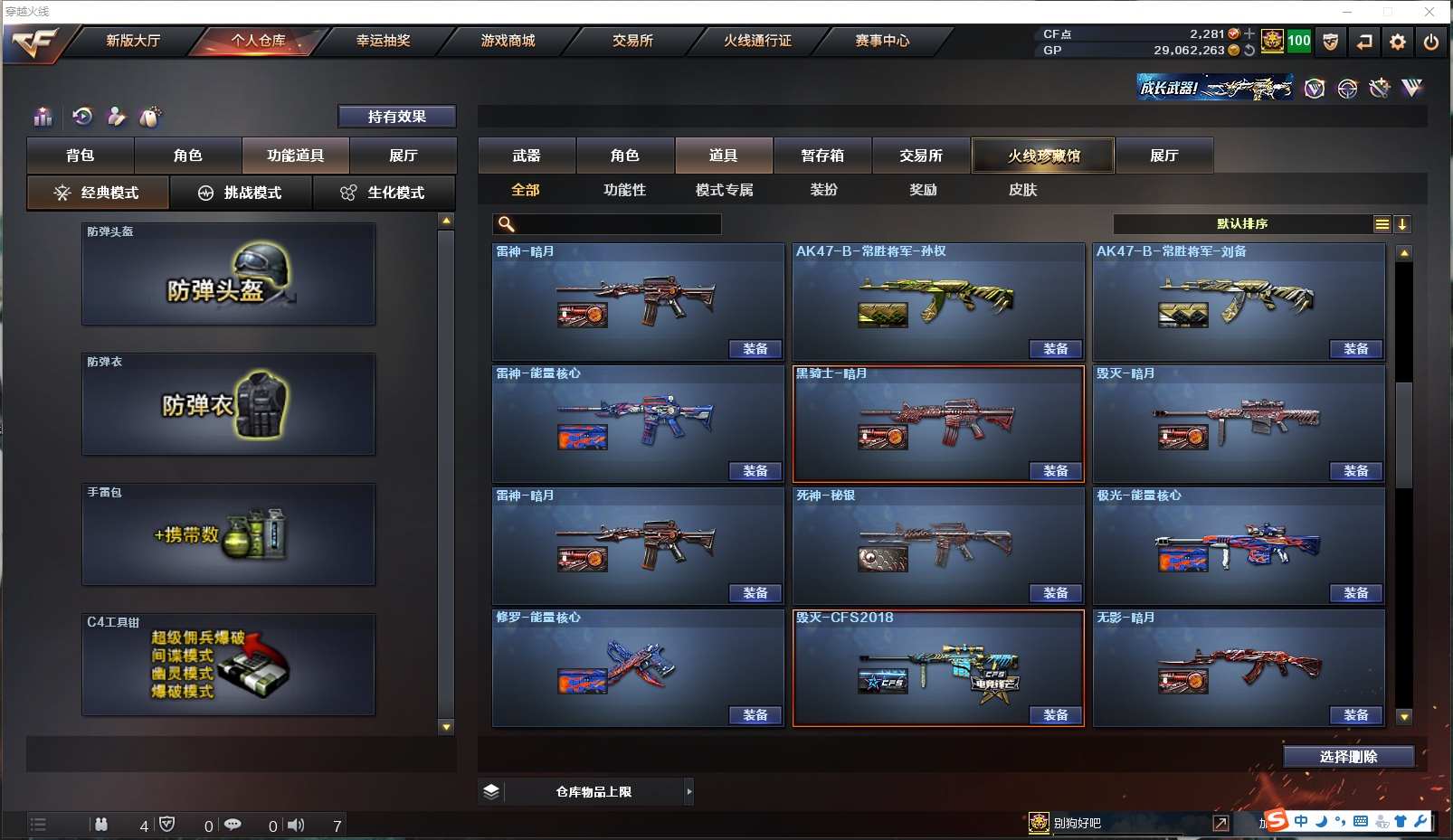Select the 防弹头盔 helmet item
The image size is (1453, 840).
click(228, 274)
